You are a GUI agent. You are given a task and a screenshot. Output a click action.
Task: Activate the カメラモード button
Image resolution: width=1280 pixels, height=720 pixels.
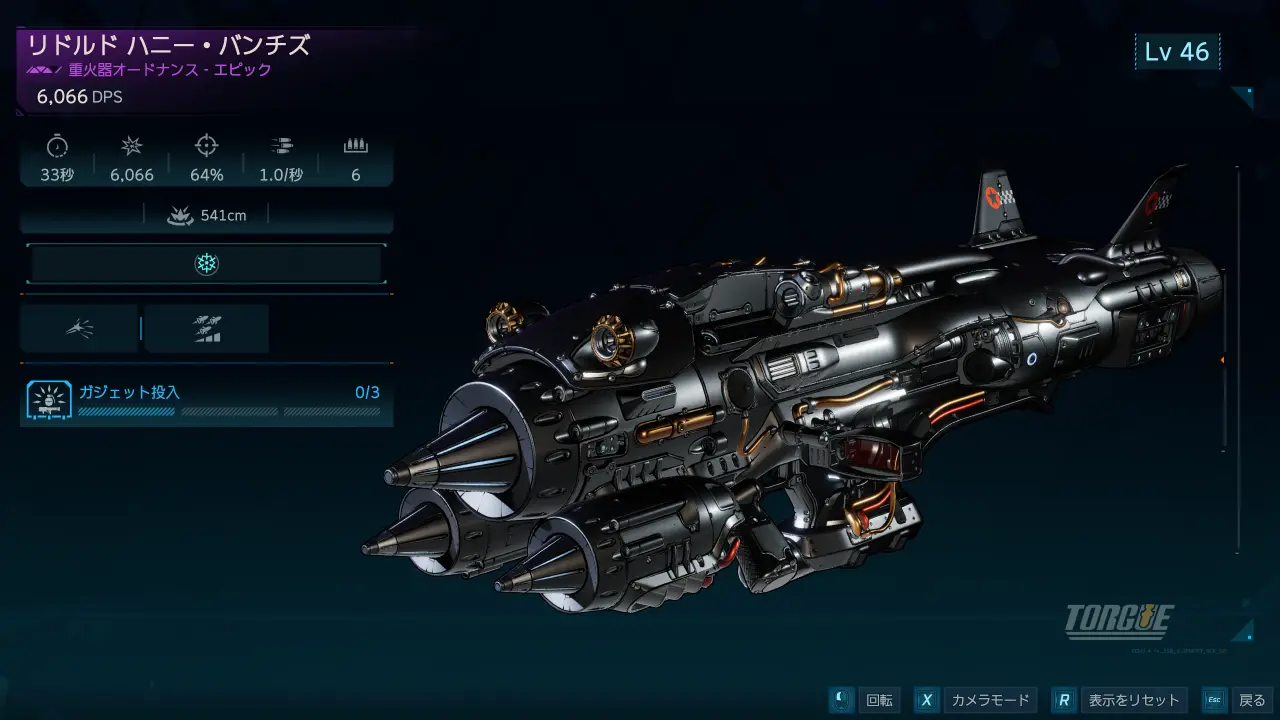(x=975, y=700)
